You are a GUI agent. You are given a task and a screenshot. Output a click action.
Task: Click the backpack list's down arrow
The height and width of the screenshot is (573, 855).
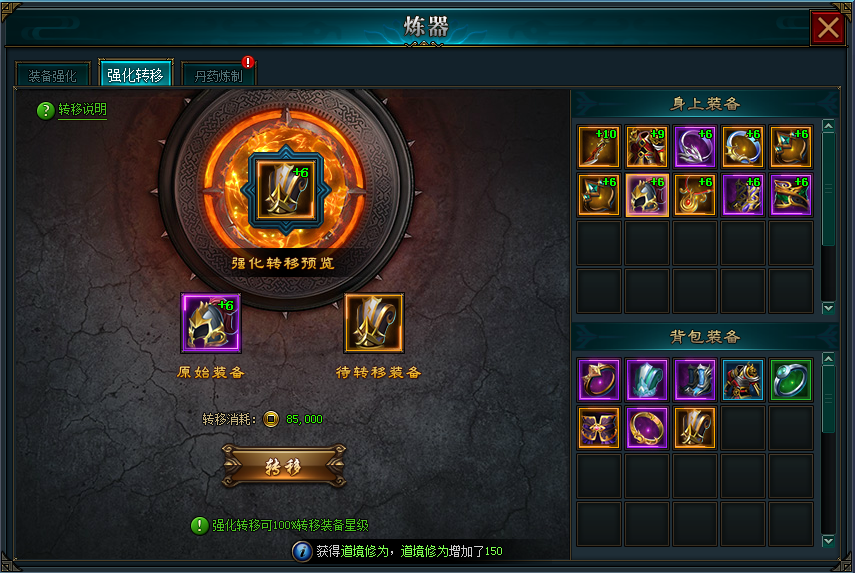828,541
